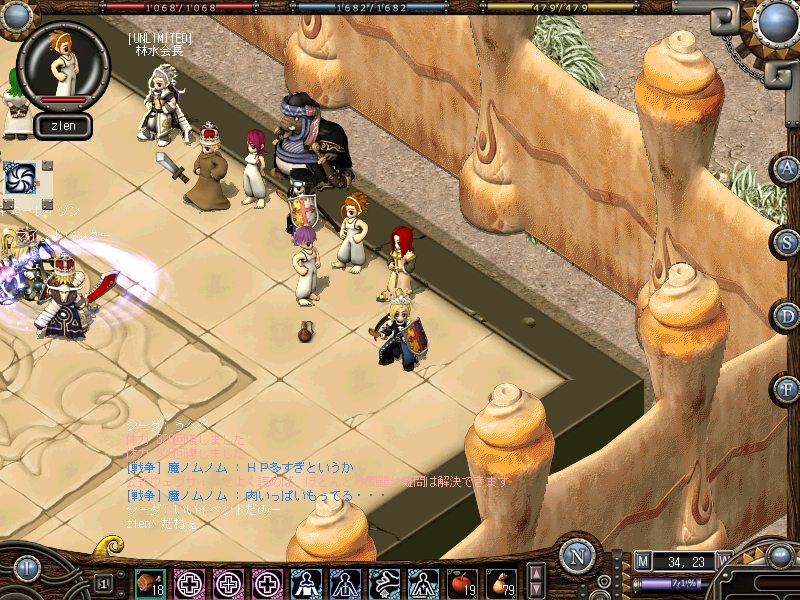This screenshot has height=600, width=800.
Task: Click the S shortcut button
Action: tap(787, 241)
